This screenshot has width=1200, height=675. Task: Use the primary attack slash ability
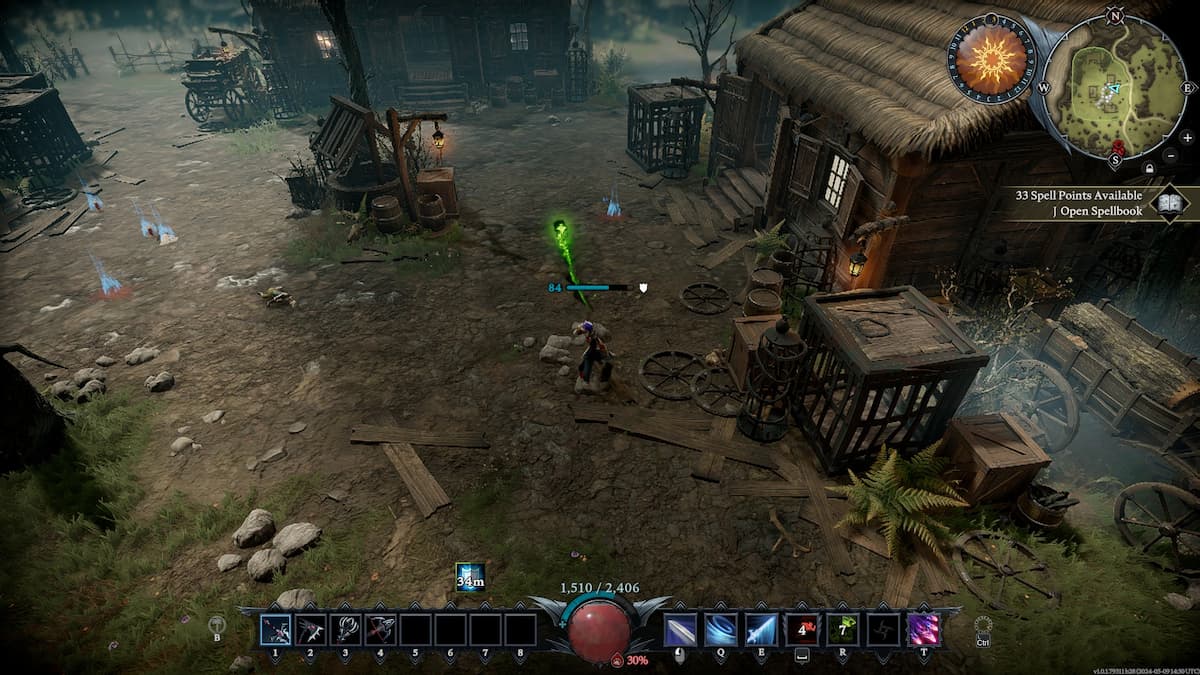680,630
